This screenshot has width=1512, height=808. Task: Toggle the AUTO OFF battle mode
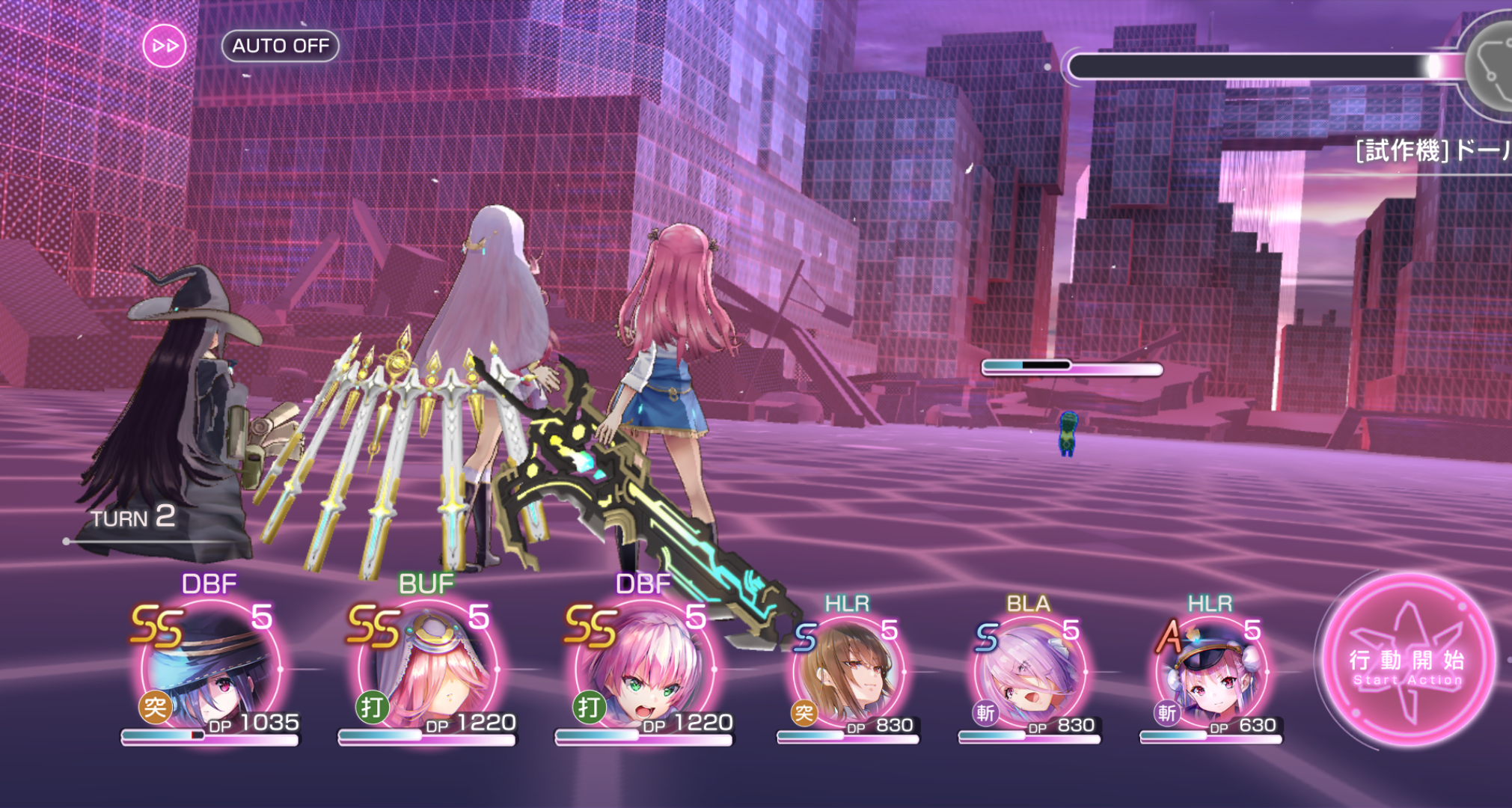[281, 46]
